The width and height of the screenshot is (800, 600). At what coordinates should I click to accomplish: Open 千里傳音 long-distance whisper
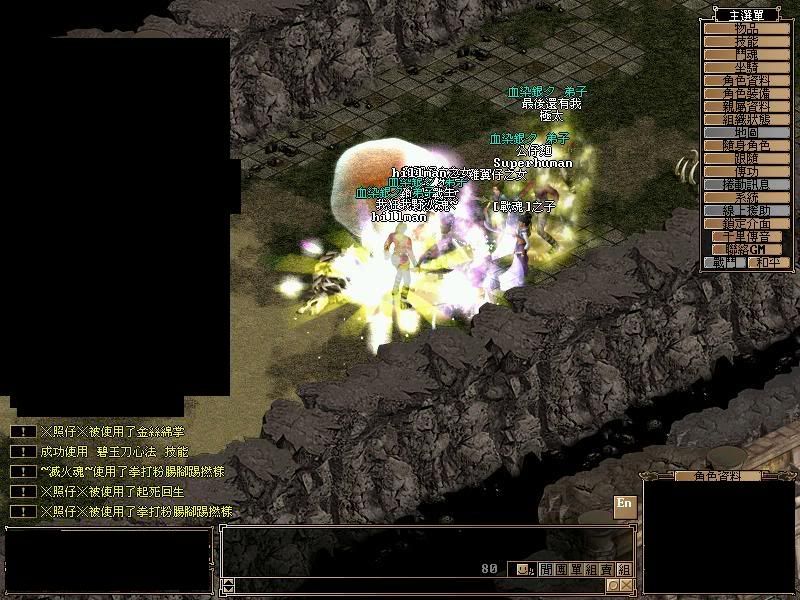(x=747, y=236)
